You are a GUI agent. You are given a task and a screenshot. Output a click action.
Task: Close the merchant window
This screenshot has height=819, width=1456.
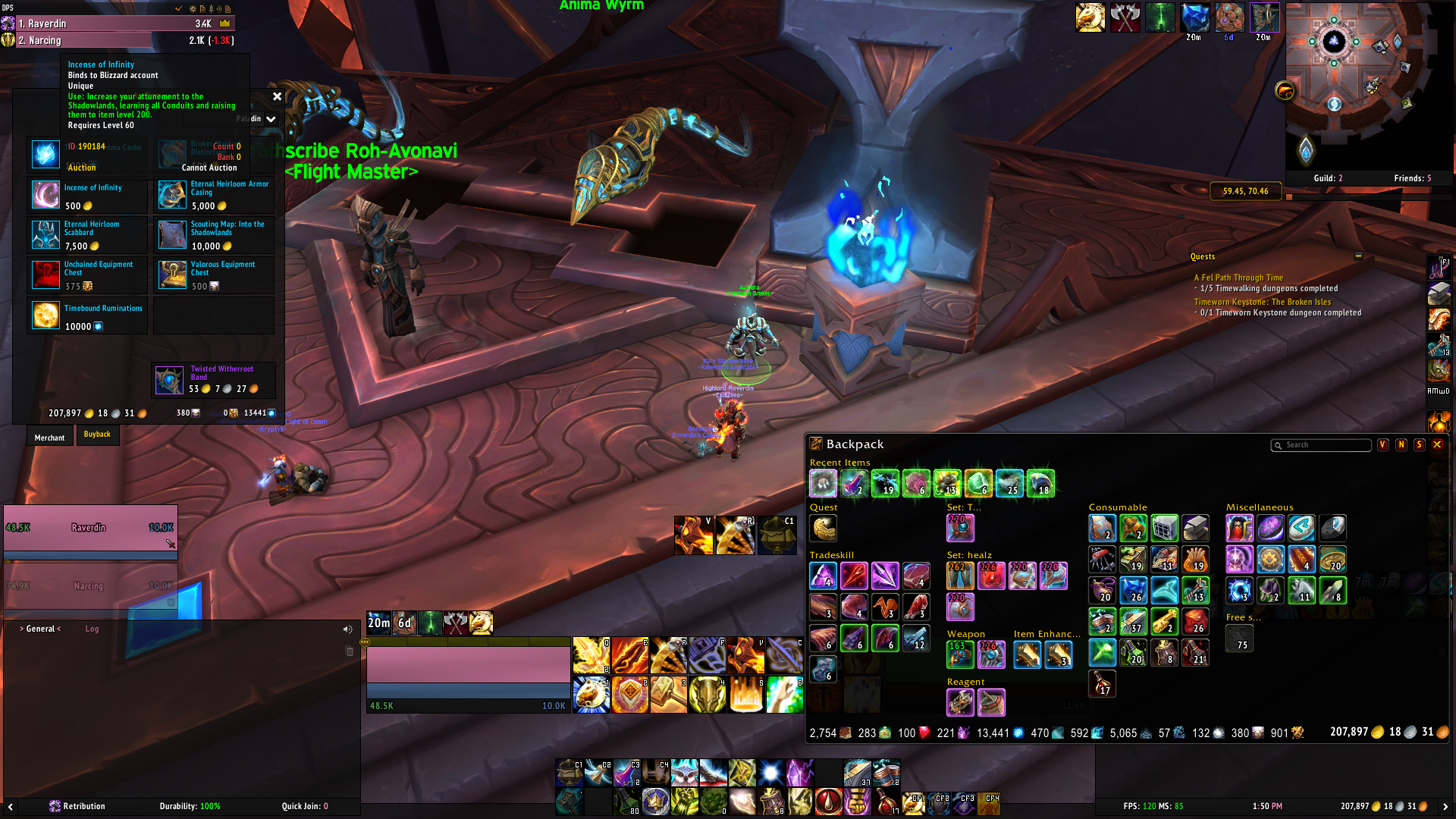pos(277,96)
